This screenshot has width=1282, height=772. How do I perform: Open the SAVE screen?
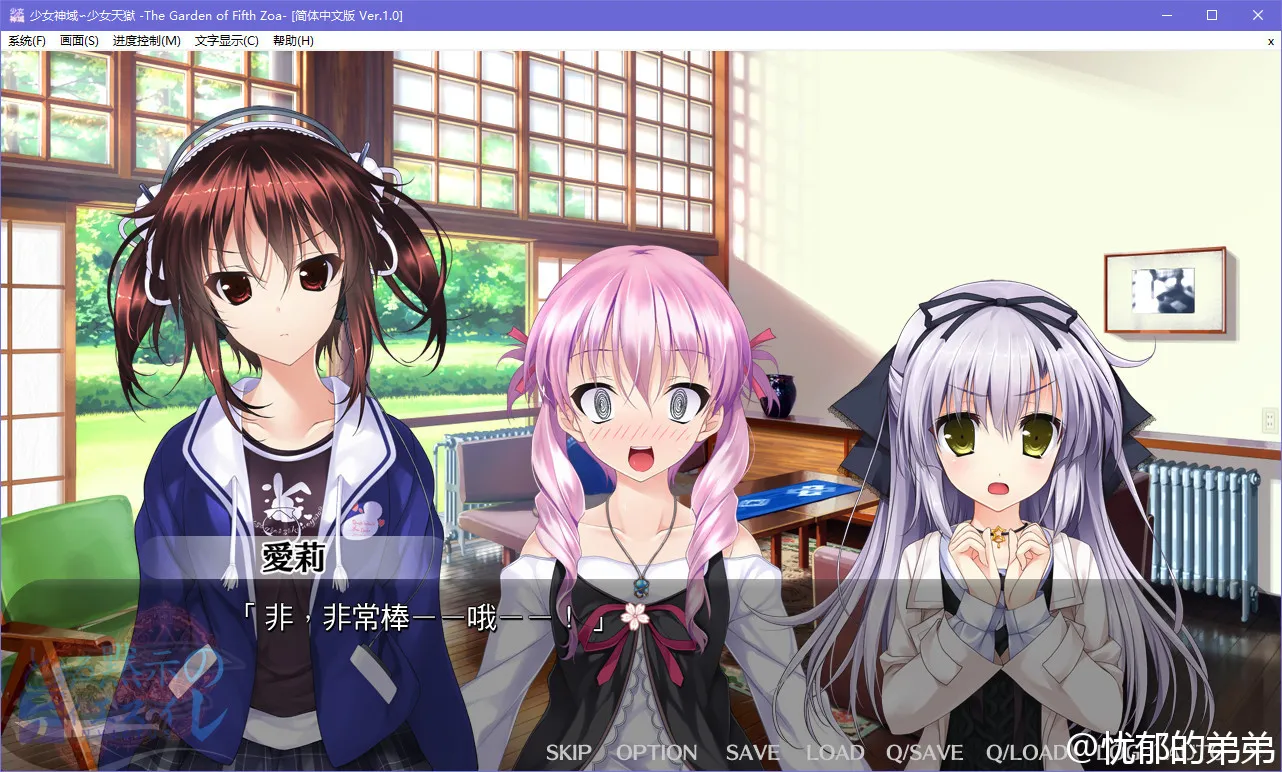[x=751, y=753]
